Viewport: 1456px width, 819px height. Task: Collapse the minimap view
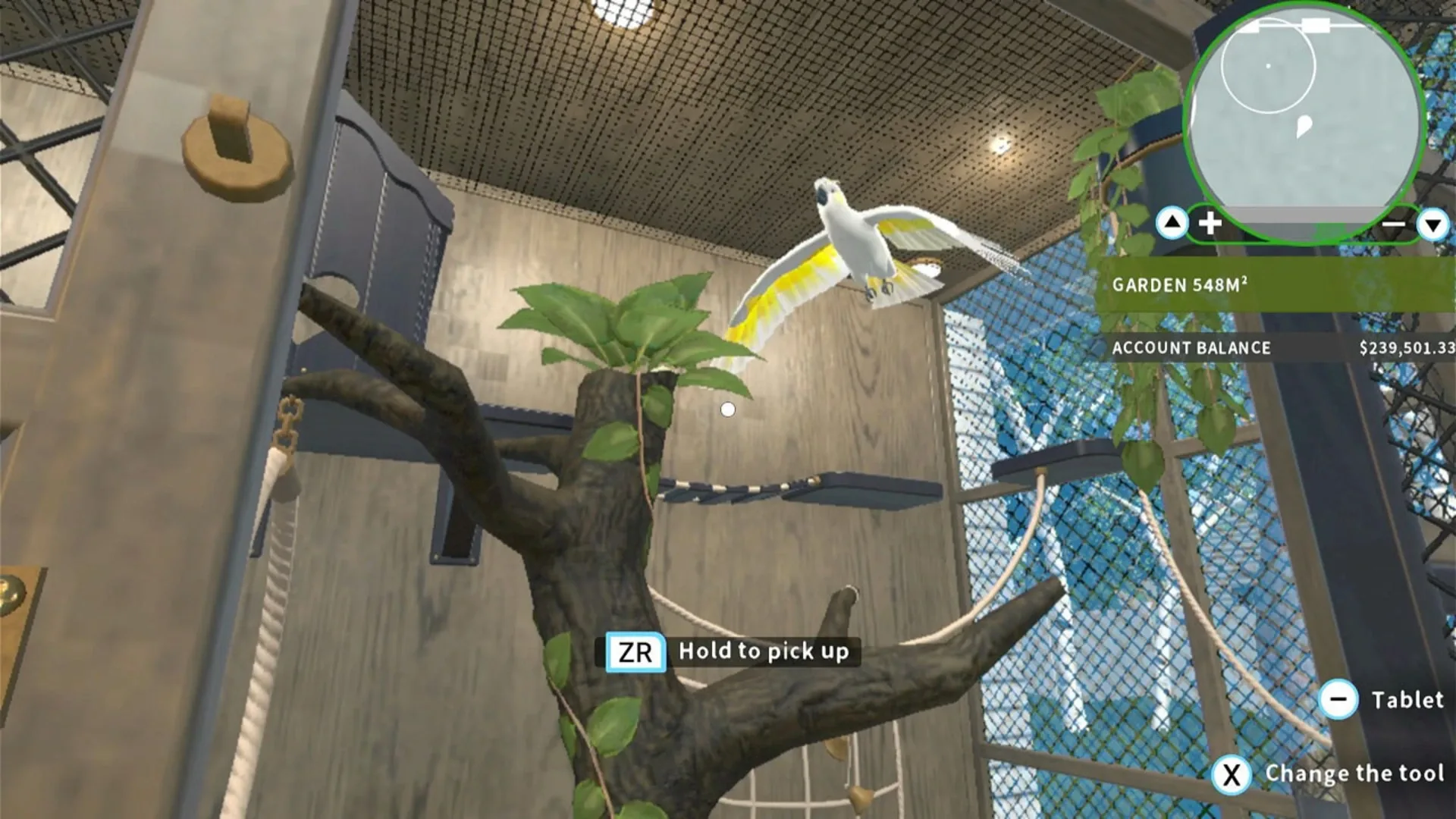(x=1303, y=114)
